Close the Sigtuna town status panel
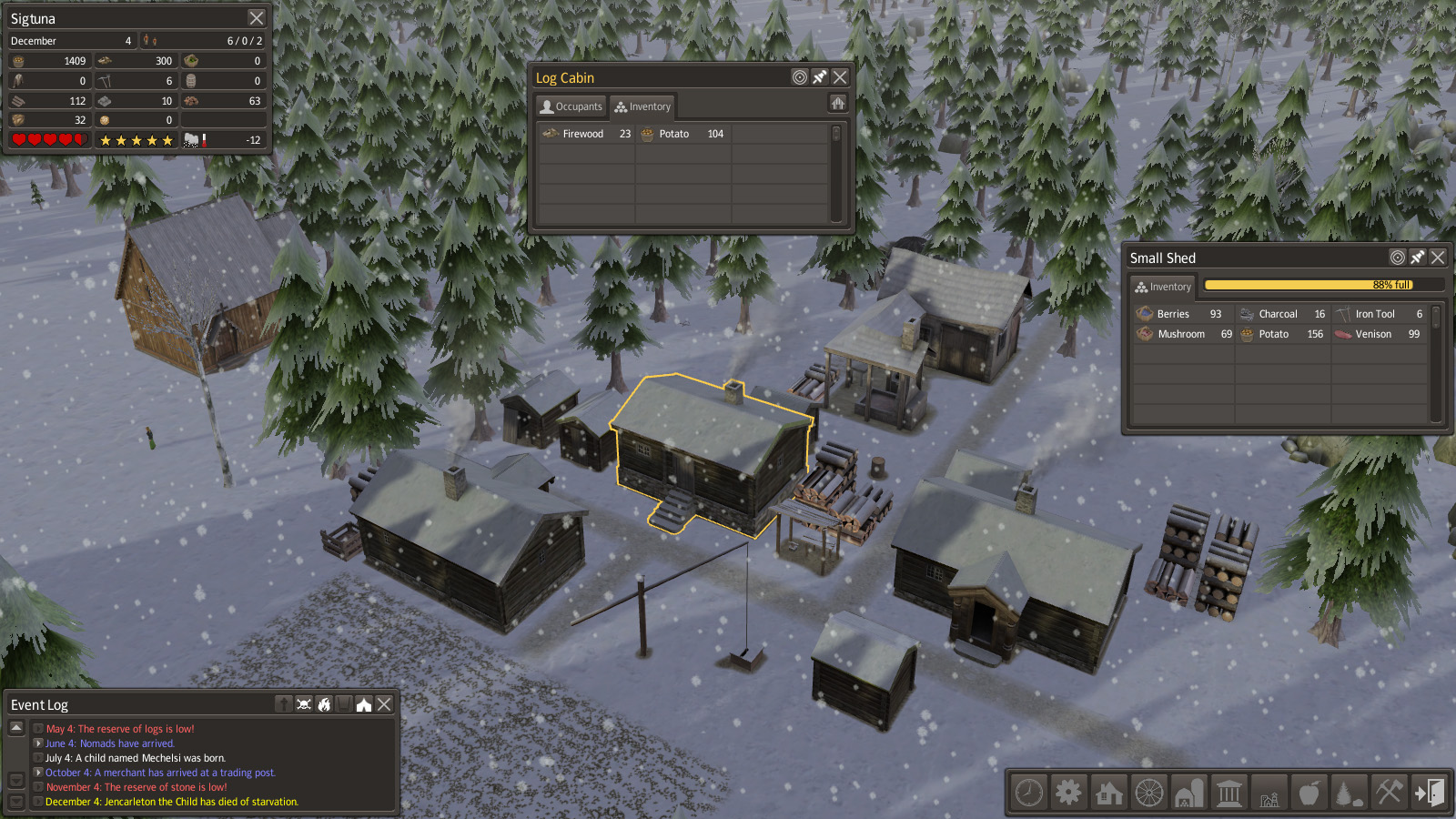Viewport: 1456px width, 819px height. click(x=257, y=18)
